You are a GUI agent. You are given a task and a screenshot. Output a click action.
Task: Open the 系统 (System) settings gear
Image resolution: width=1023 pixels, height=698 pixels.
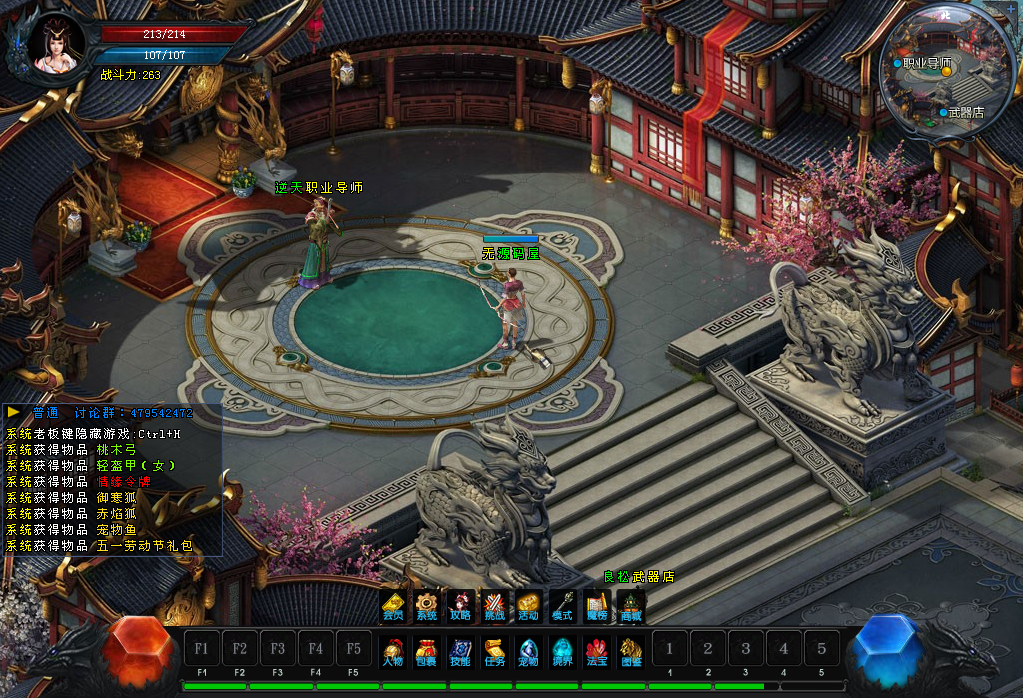(x=427, y=606)
